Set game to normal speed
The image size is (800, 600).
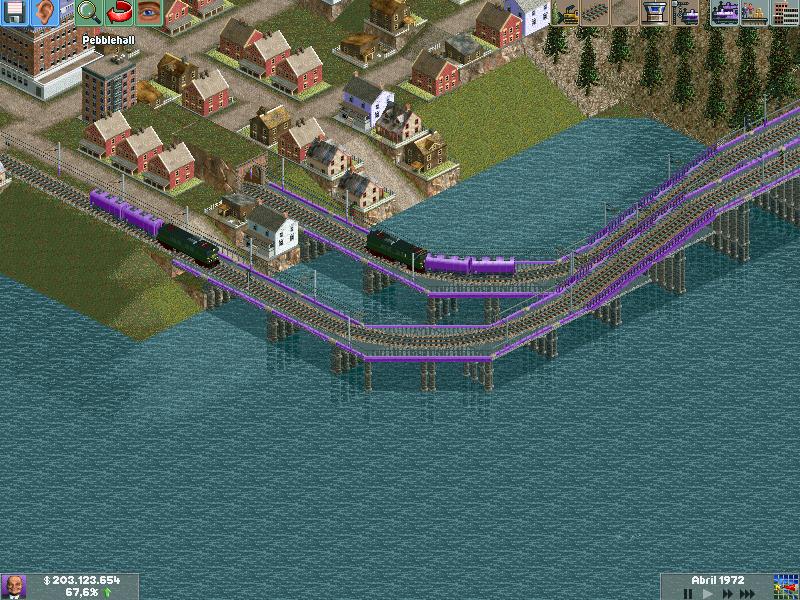[709, 593]
